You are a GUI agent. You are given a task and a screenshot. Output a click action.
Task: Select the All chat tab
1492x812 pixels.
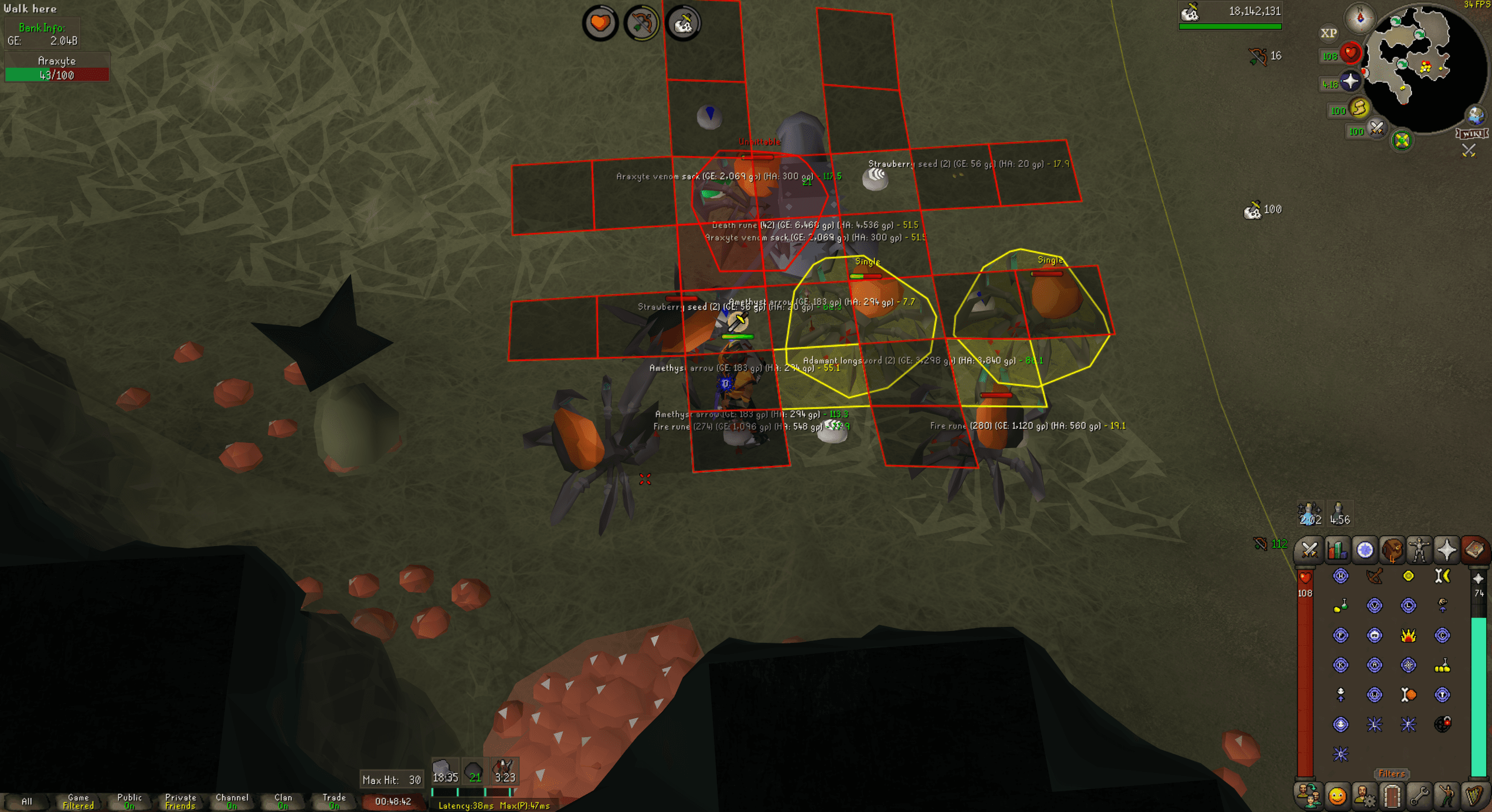[28, 801]
